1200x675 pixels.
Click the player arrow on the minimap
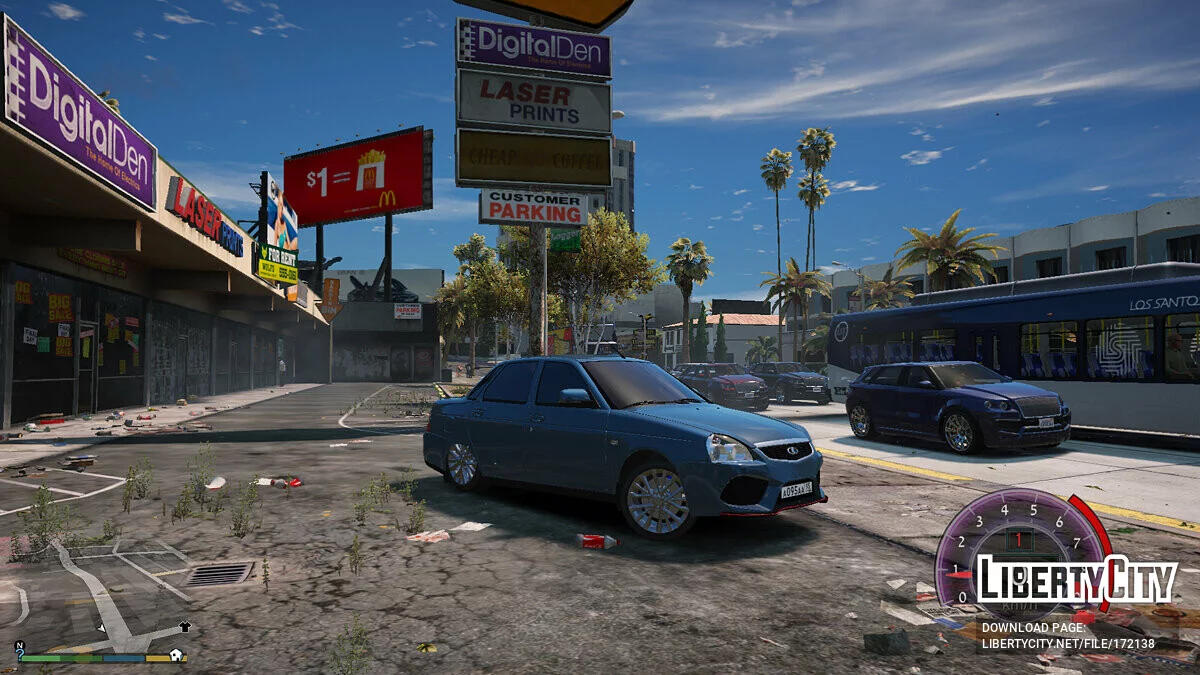click(102, 628)
